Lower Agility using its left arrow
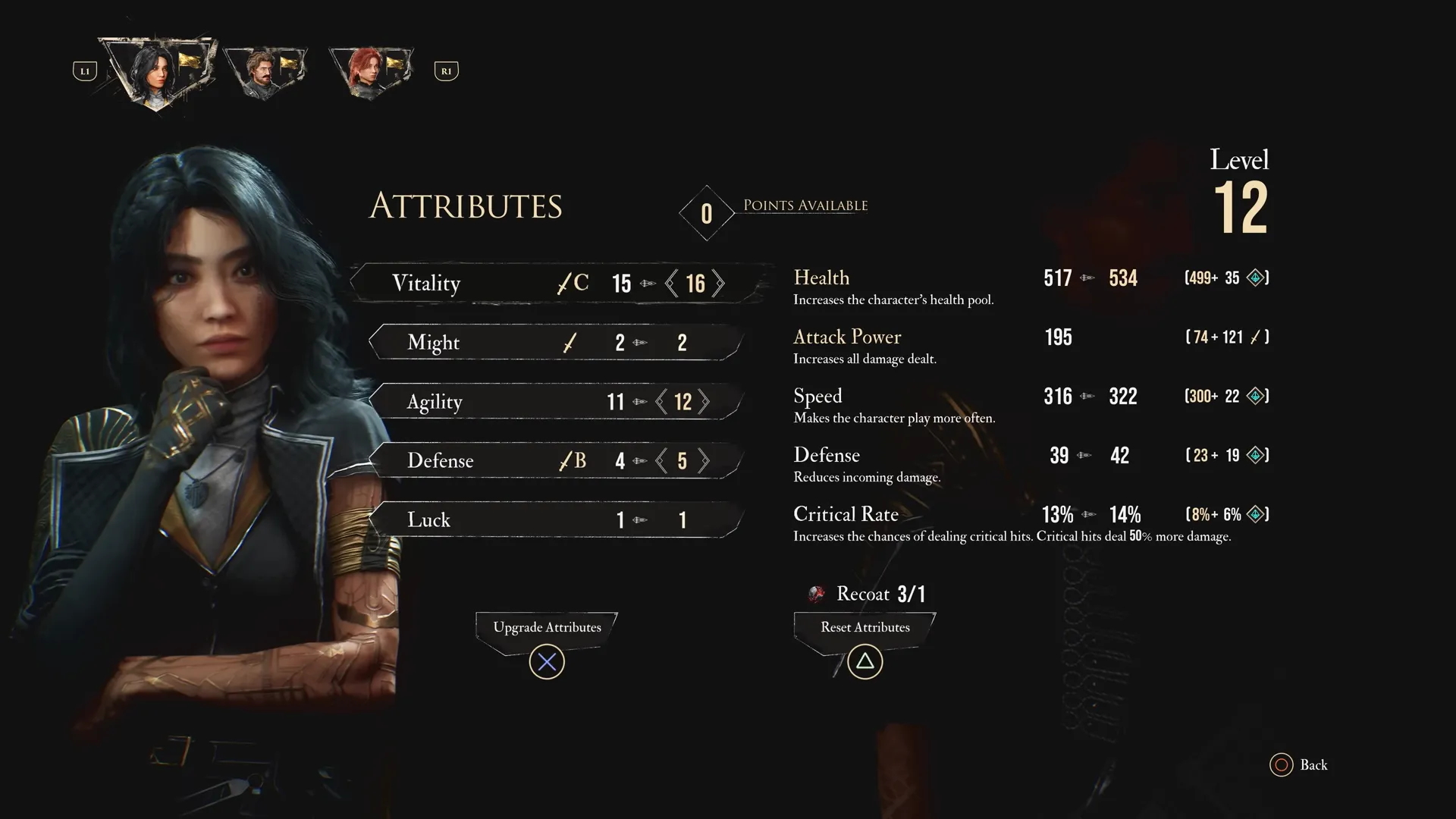This screenshot has width=1456, height=819. click(x=661, y=401)
